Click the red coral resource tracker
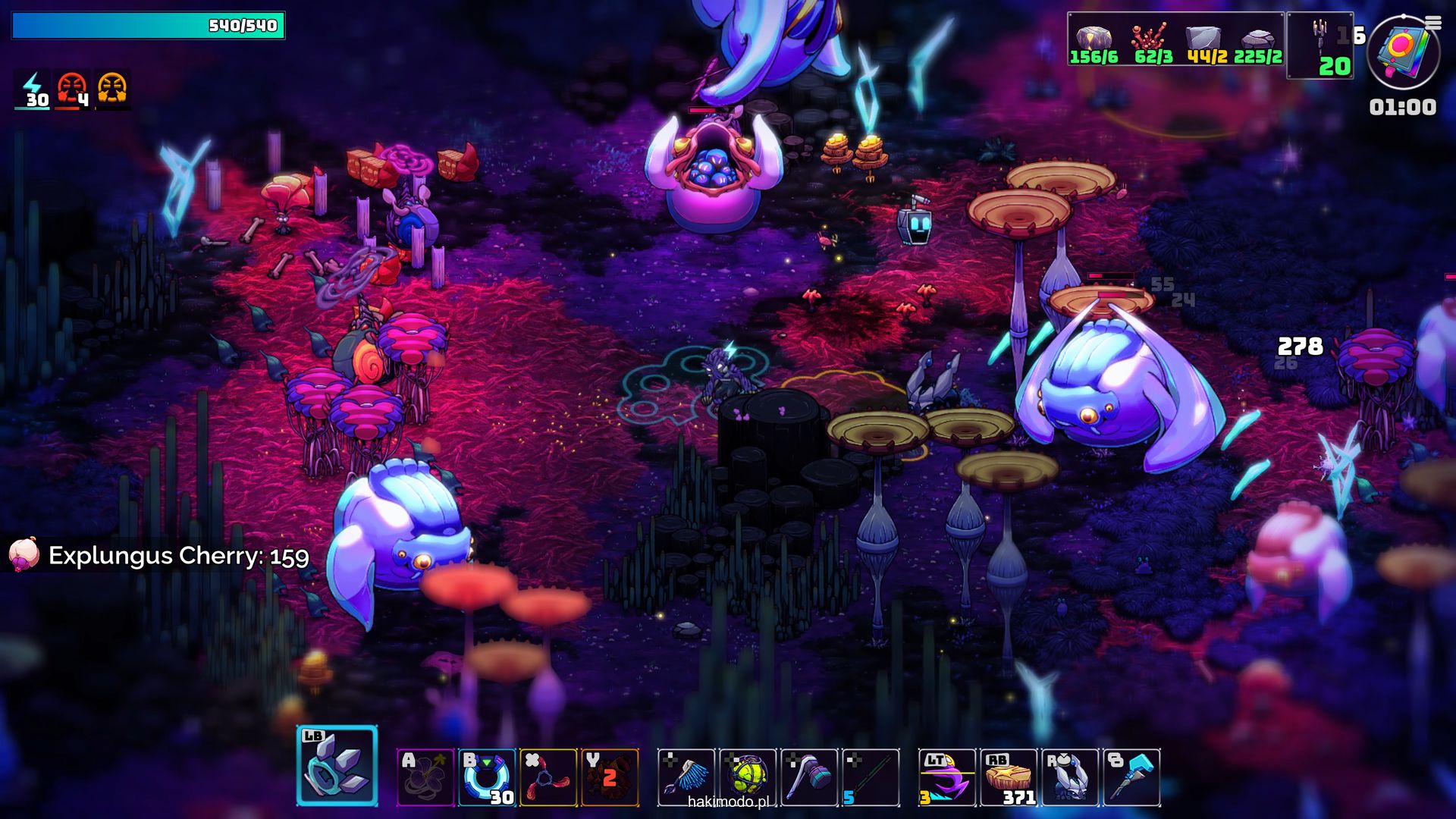This screenshot has width=1456, height=819. click(1153, 41)
